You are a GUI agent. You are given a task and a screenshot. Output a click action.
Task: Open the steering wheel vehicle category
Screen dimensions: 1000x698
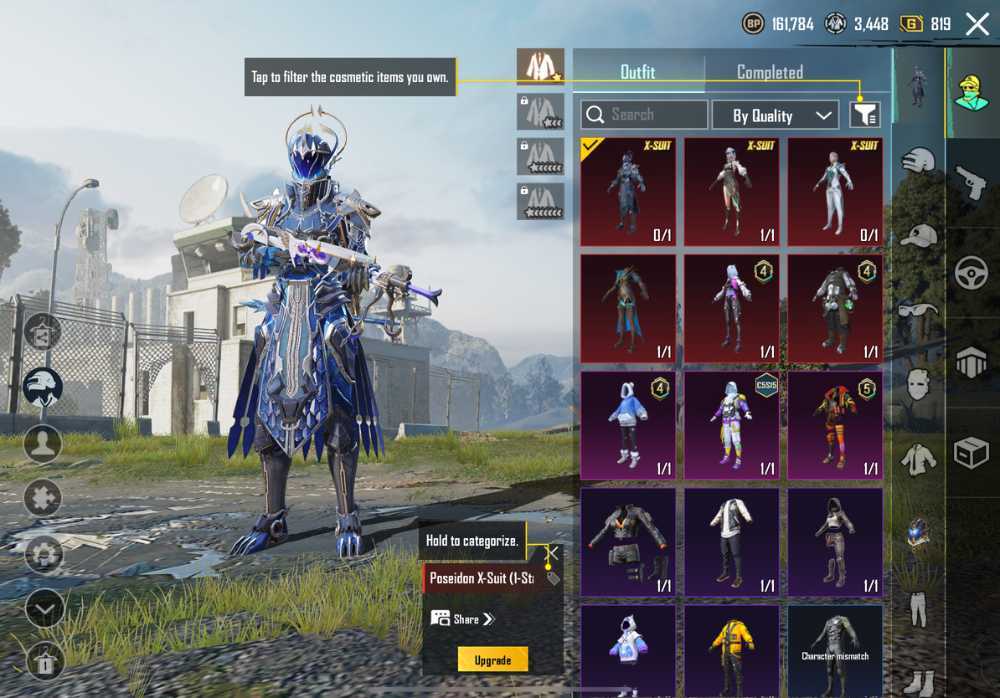pyautogui.click(x=971, y=272)
